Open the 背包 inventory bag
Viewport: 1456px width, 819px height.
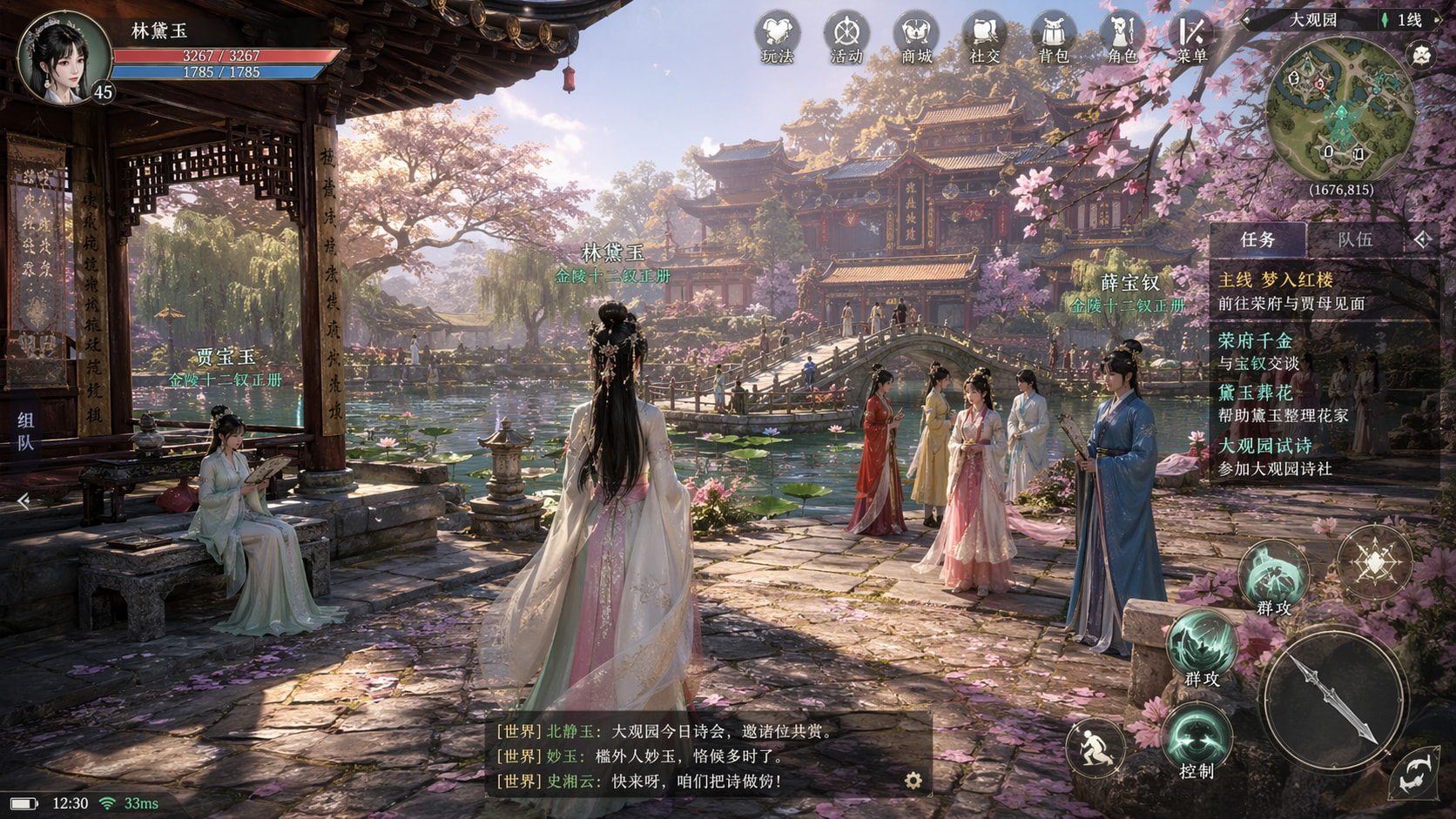click(1053, 38)
